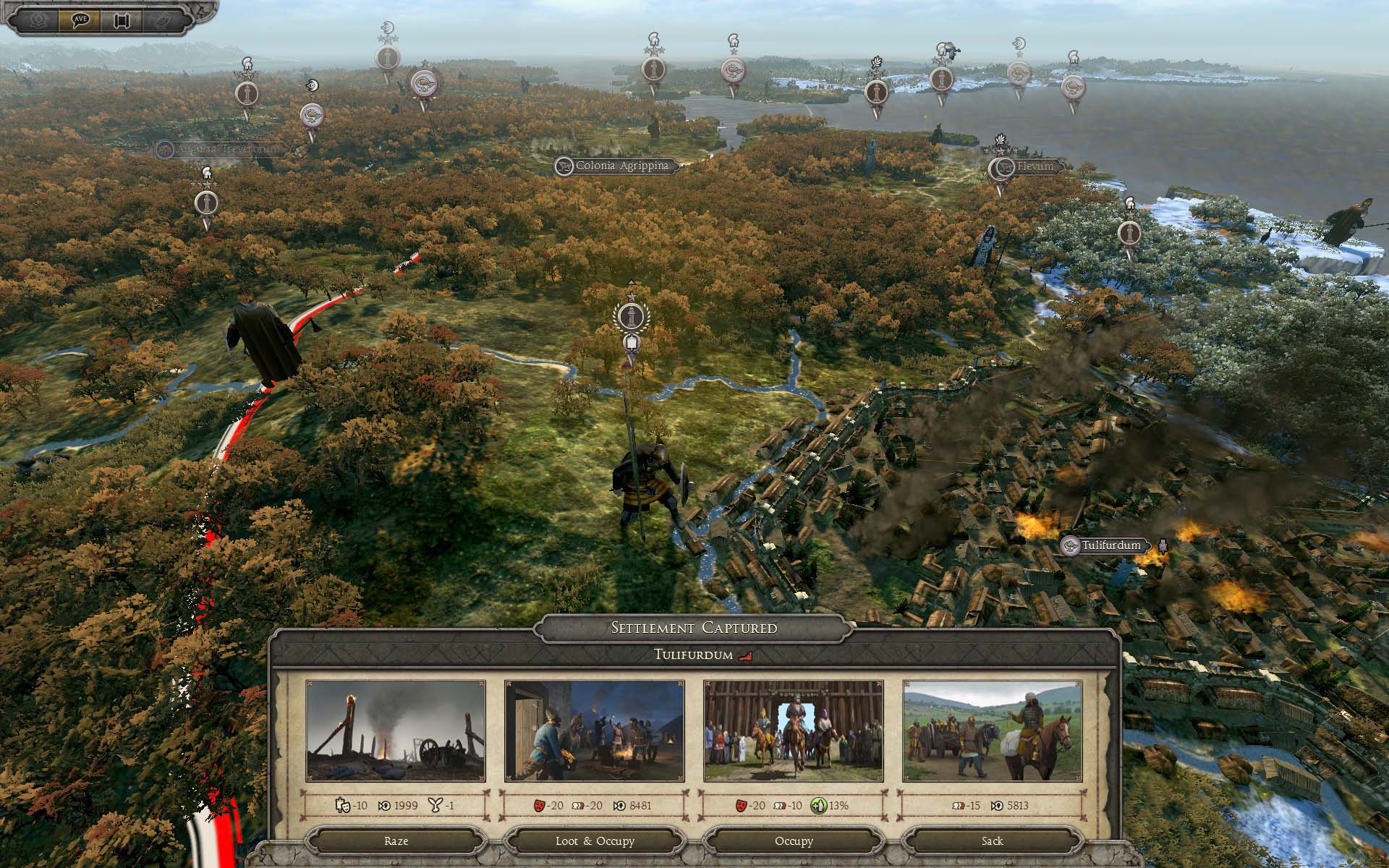This screenshot has height=868, width=1389.
Task: Select the laurel-wreathed army banner marker
Action: point(632,316)
